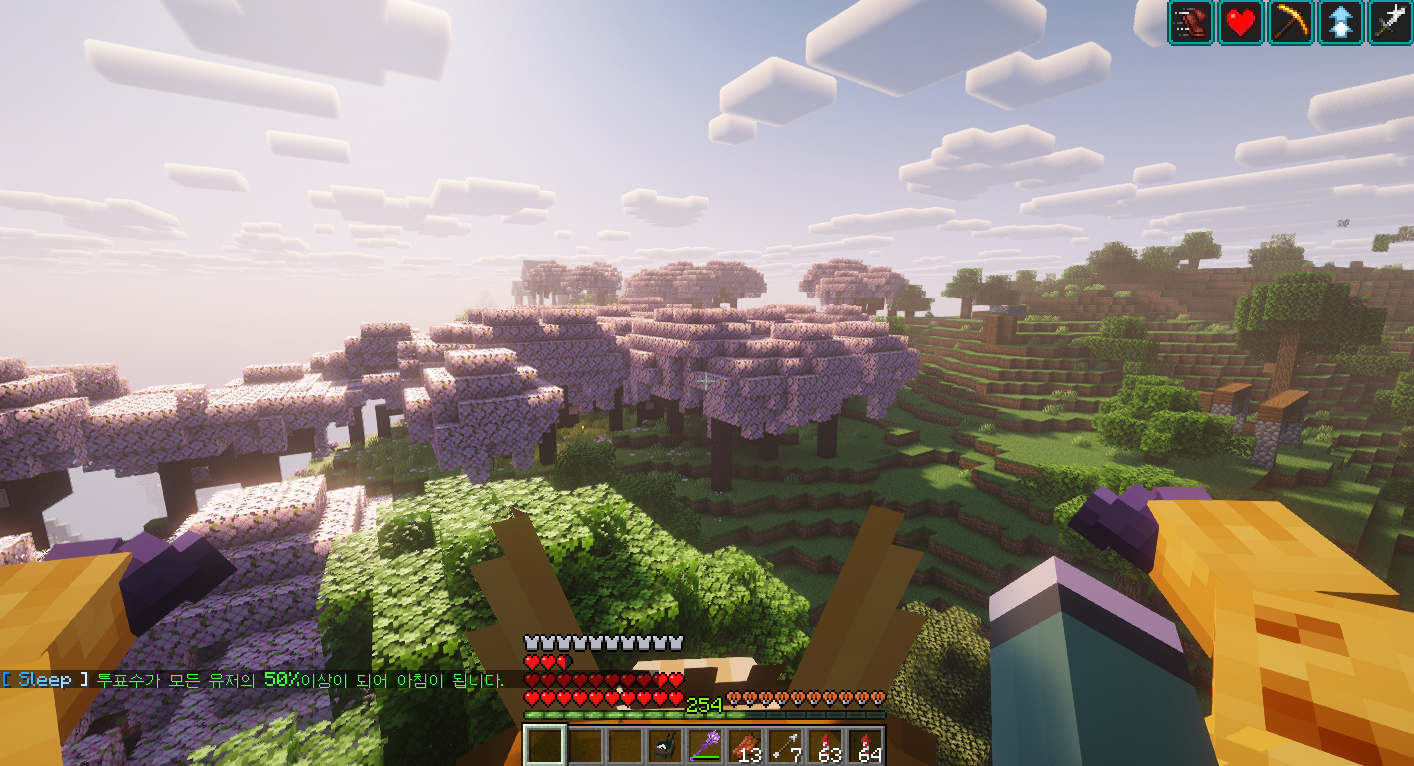The image size is (1414, 766).
Task: Click the blue up-arrow status effect icon
Action: click(1340, 22)
